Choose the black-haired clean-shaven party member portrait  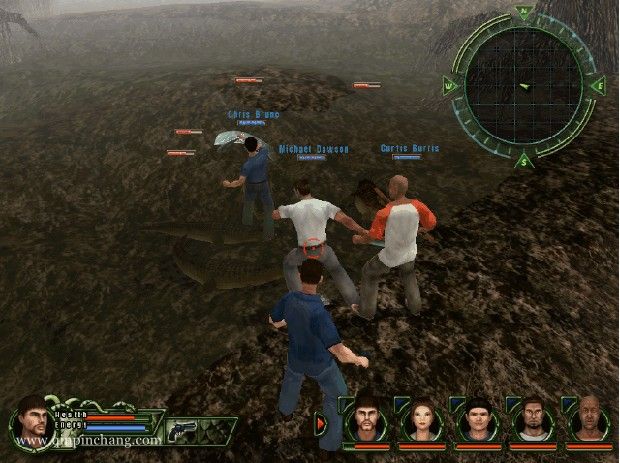click(478, 423)
